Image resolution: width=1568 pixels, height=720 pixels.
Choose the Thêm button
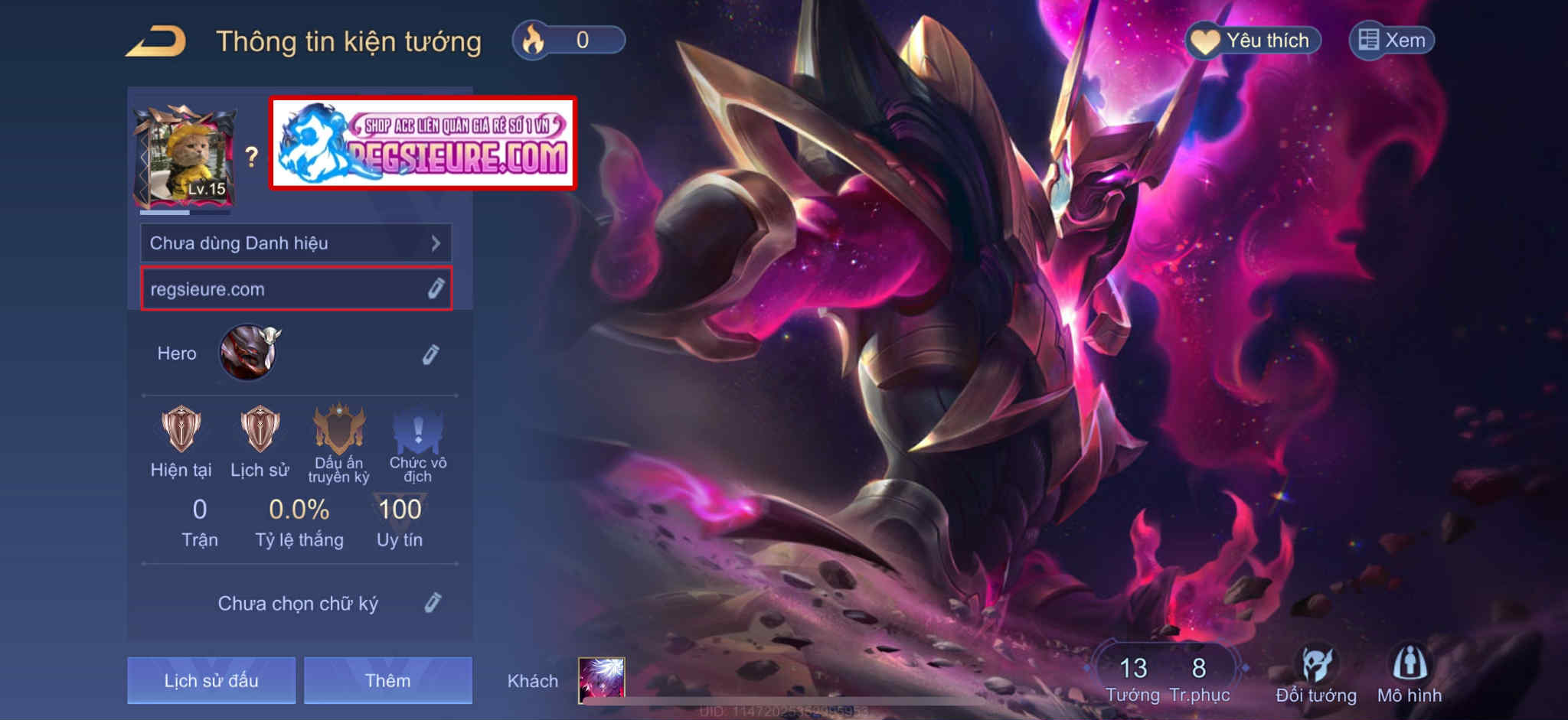click(387, 680)
